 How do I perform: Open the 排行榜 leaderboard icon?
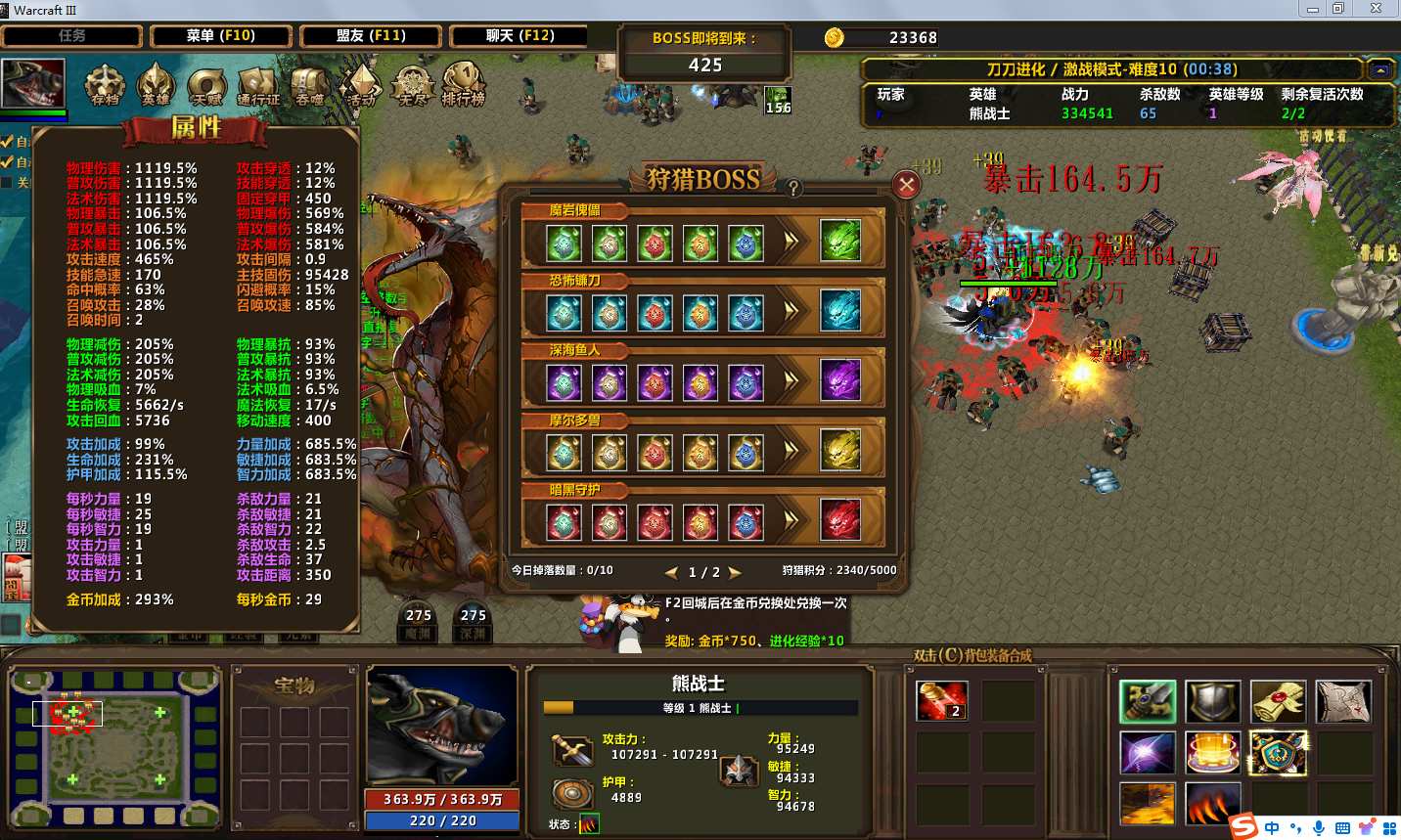tap(463, 84)
